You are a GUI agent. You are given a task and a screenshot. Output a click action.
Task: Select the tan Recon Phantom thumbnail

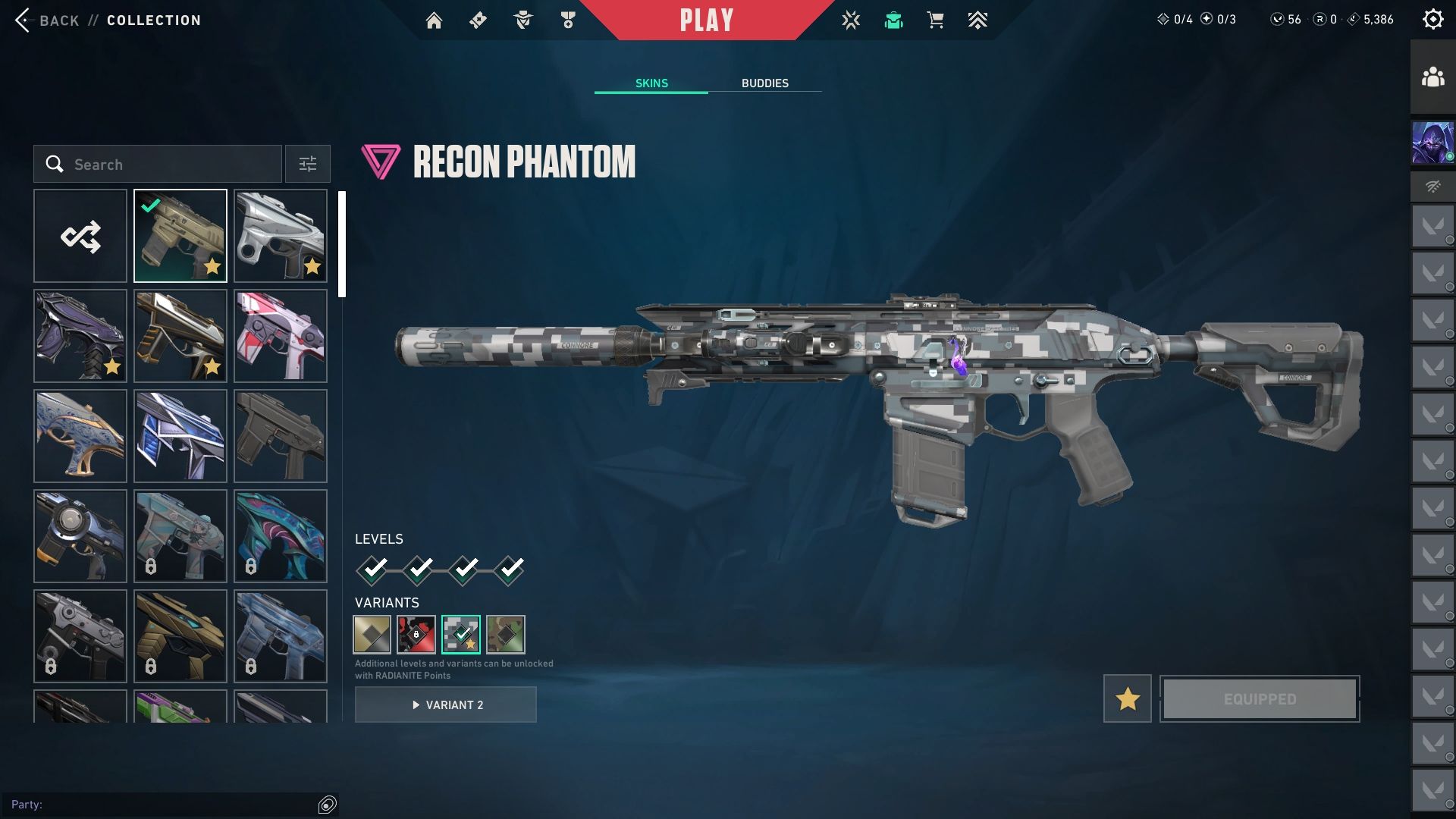(180, 237)
